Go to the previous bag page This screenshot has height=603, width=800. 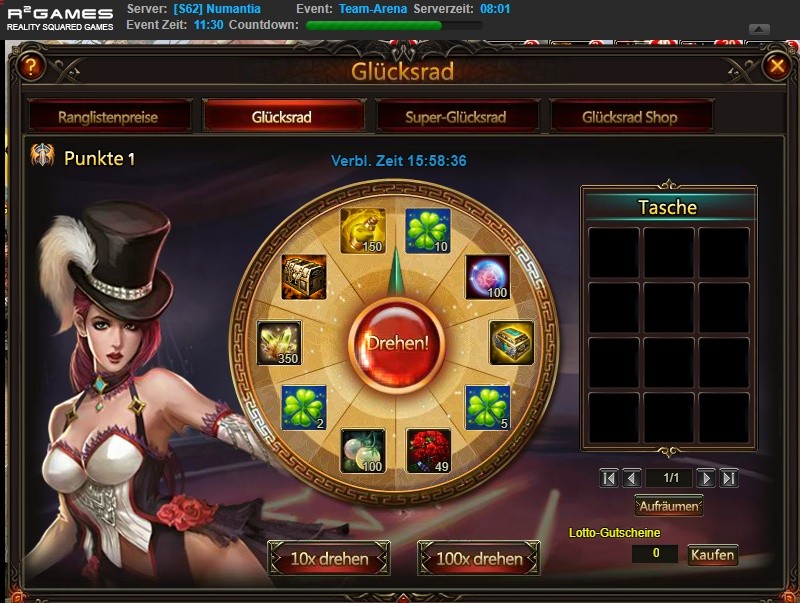(x=632, y=479)
